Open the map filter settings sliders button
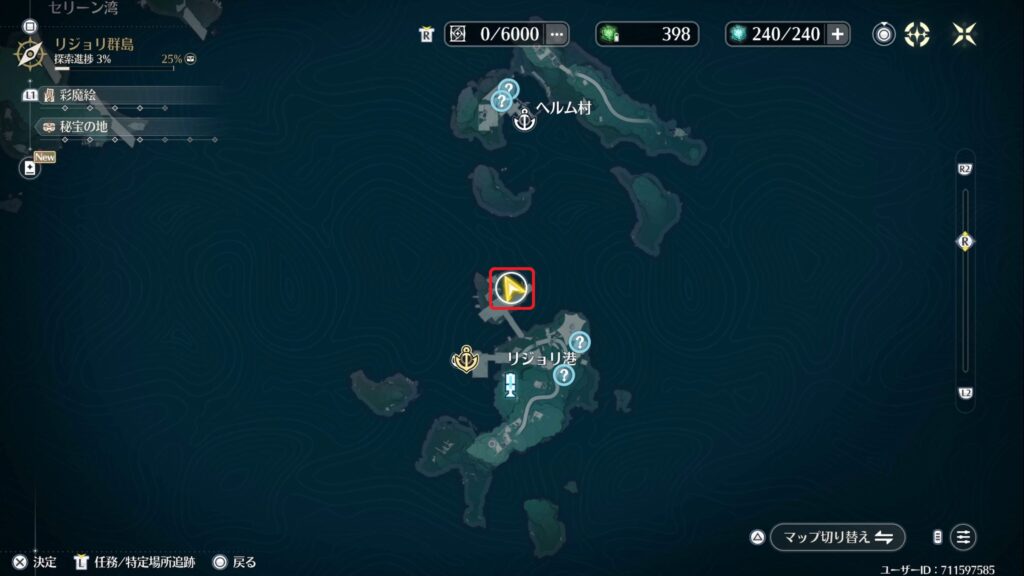This screenshot has width=1024, height=576. tap(963, 537)
